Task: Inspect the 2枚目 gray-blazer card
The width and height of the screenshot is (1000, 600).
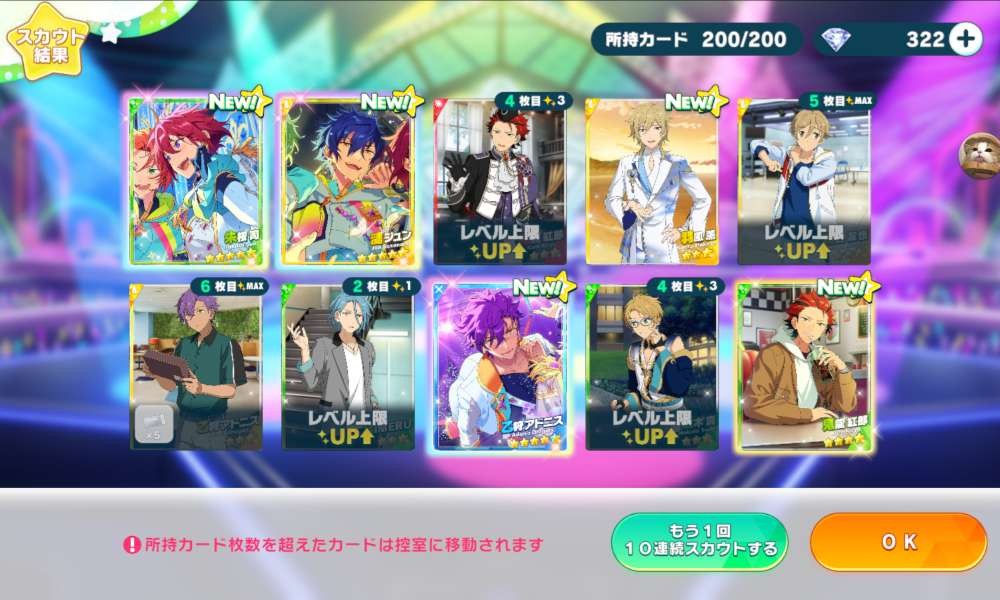Action: pyautogui.click(x=349, y=367)
